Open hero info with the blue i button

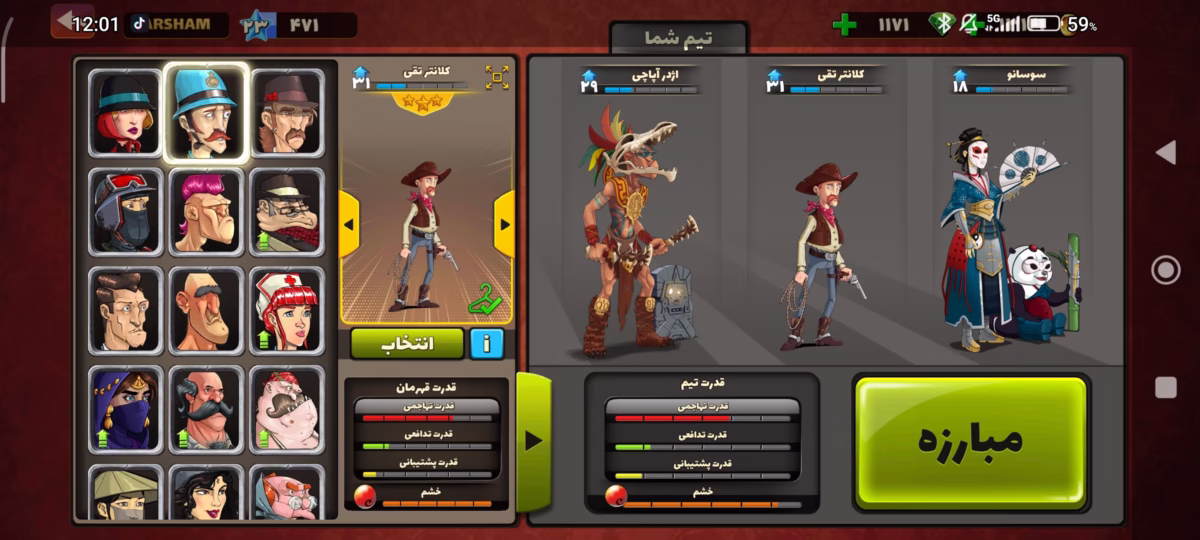[x=486, y=343]
